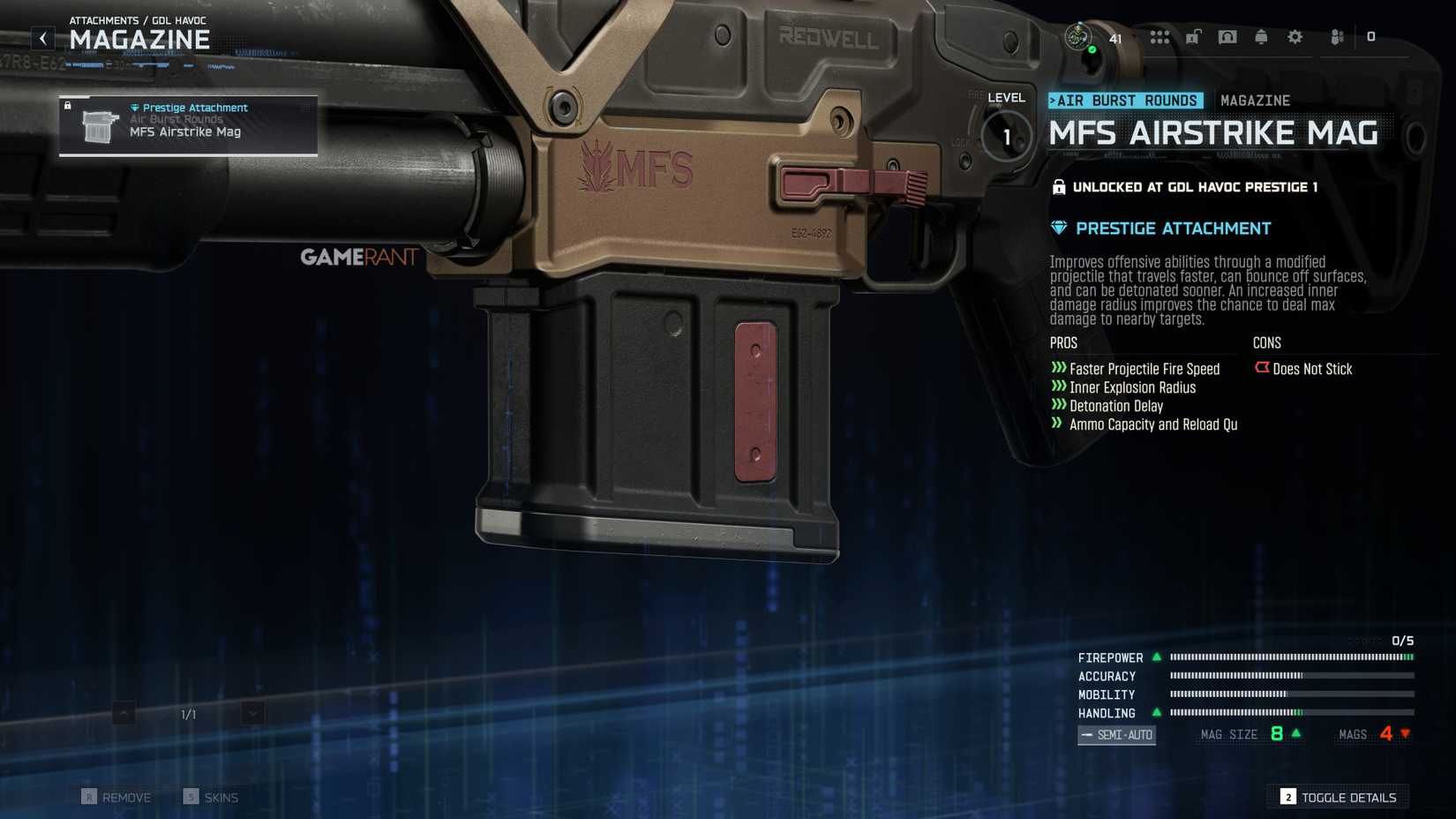Open the settings gear icon

(1294, 37)
